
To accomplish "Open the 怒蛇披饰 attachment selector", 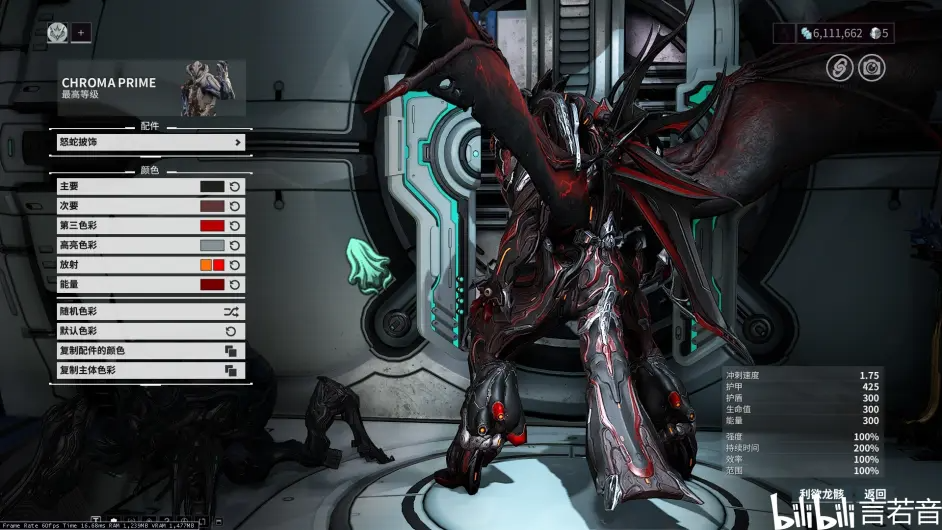I will [150, 142].
